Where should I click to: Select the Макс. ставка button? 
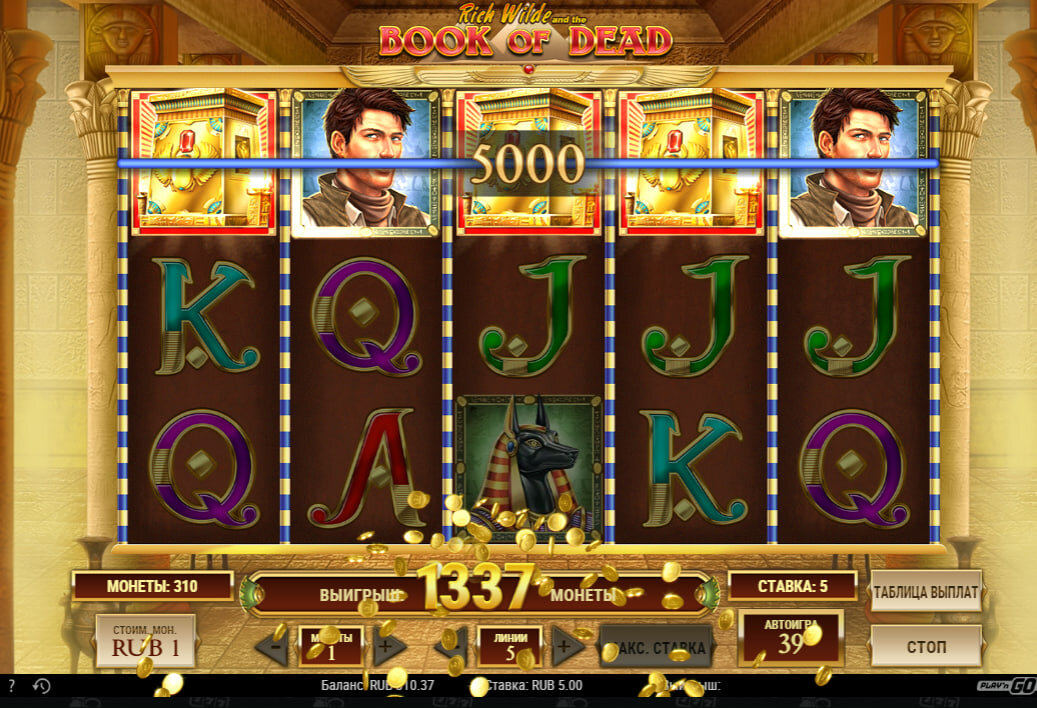[x=656, y=647]
